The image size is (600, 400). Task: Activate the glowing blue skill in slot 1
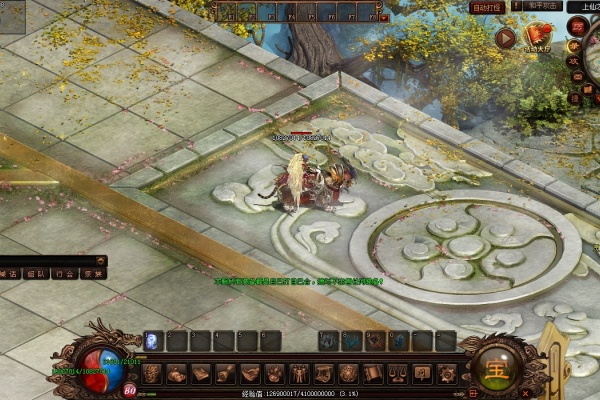point(153,340)
